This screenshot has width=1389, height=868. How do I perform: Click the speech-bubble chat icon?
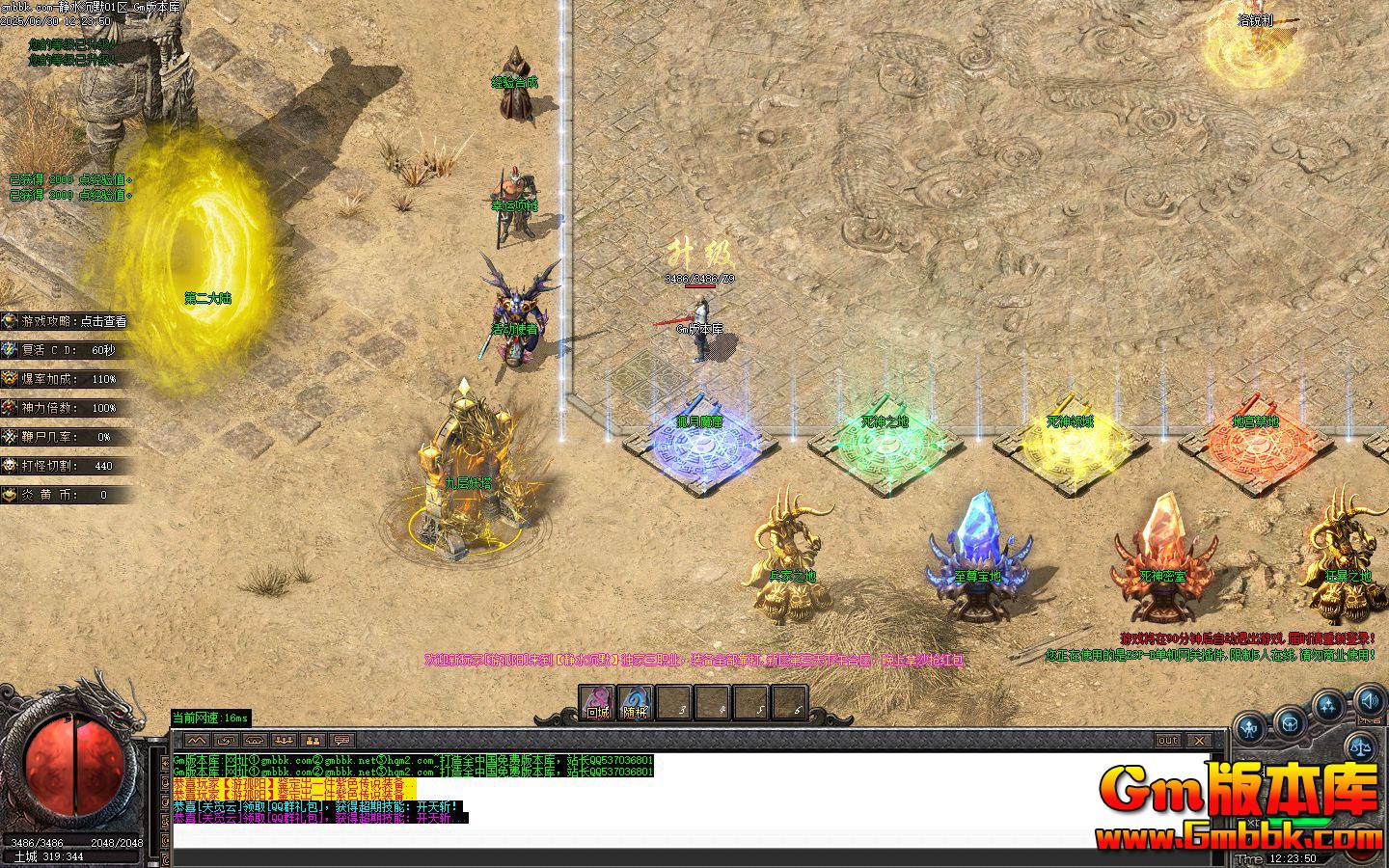tap(340, 741)
